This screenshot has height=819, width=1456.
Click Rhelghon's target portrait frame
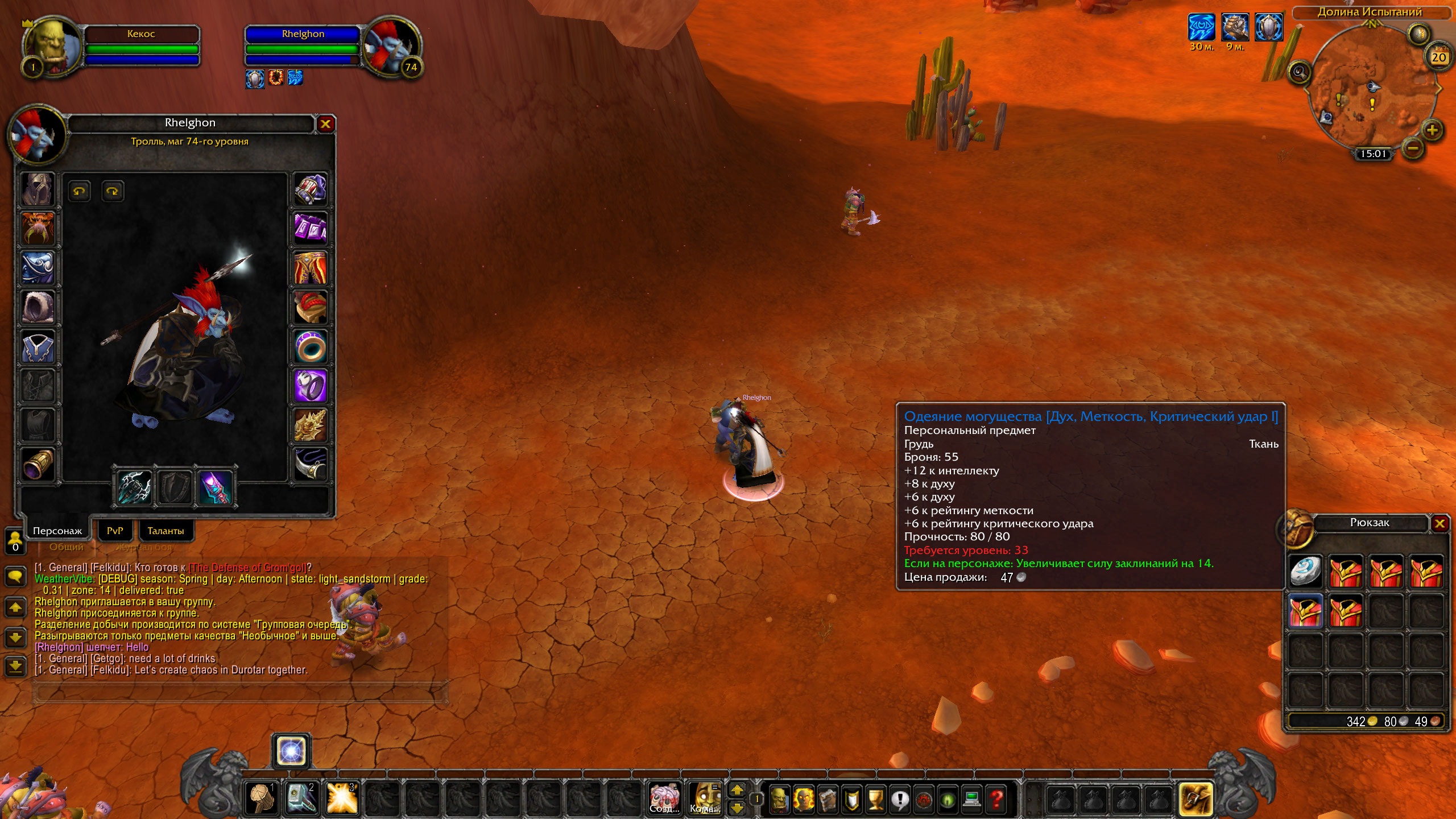click(391, 48)
